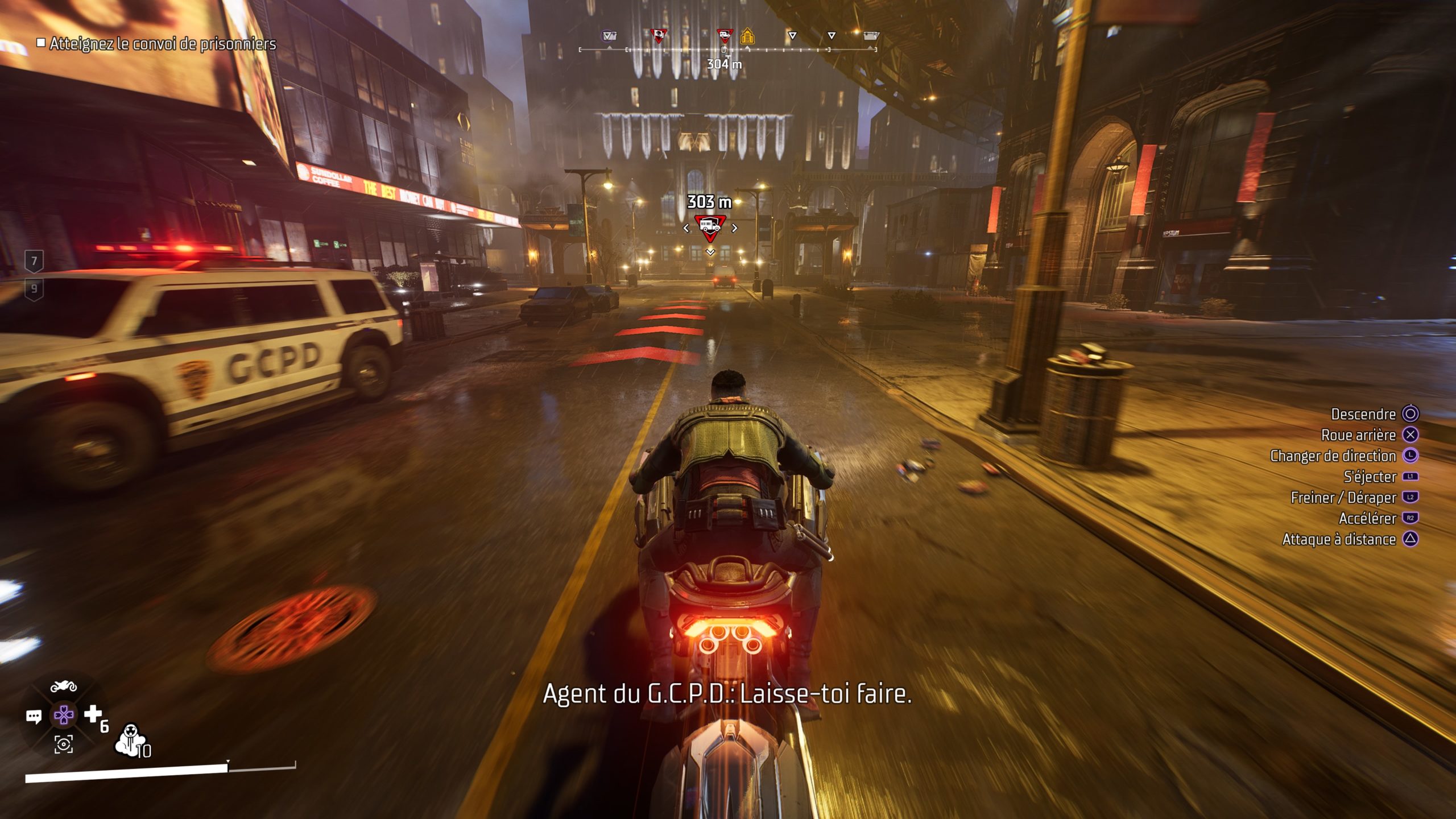Select the skull flag compass marker
1456x819 pixels.
tap(659, 36)
